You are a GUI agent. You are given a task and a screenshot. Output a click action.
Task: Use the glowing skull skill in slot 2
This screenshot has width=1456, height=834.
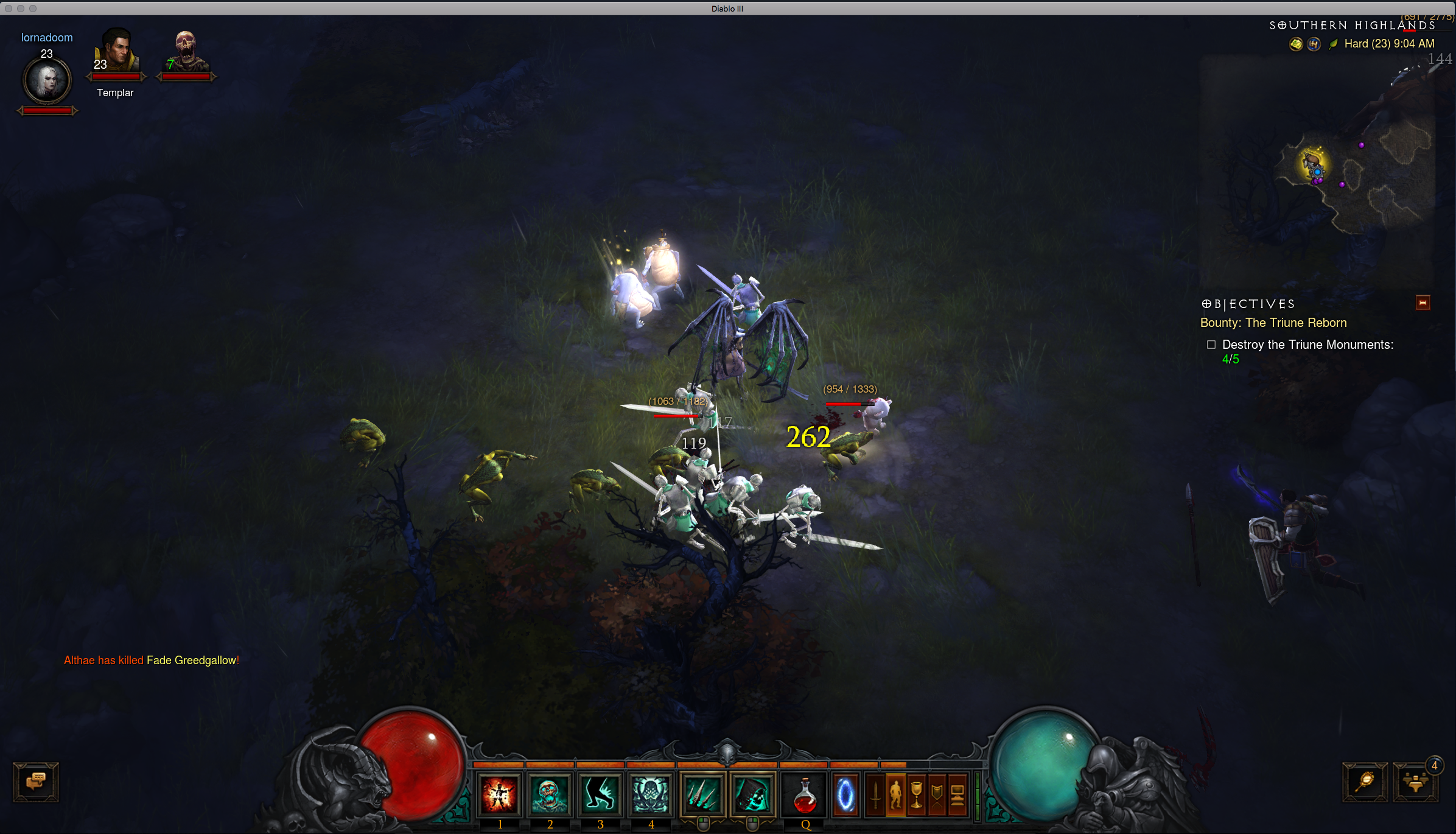[550, 794]
